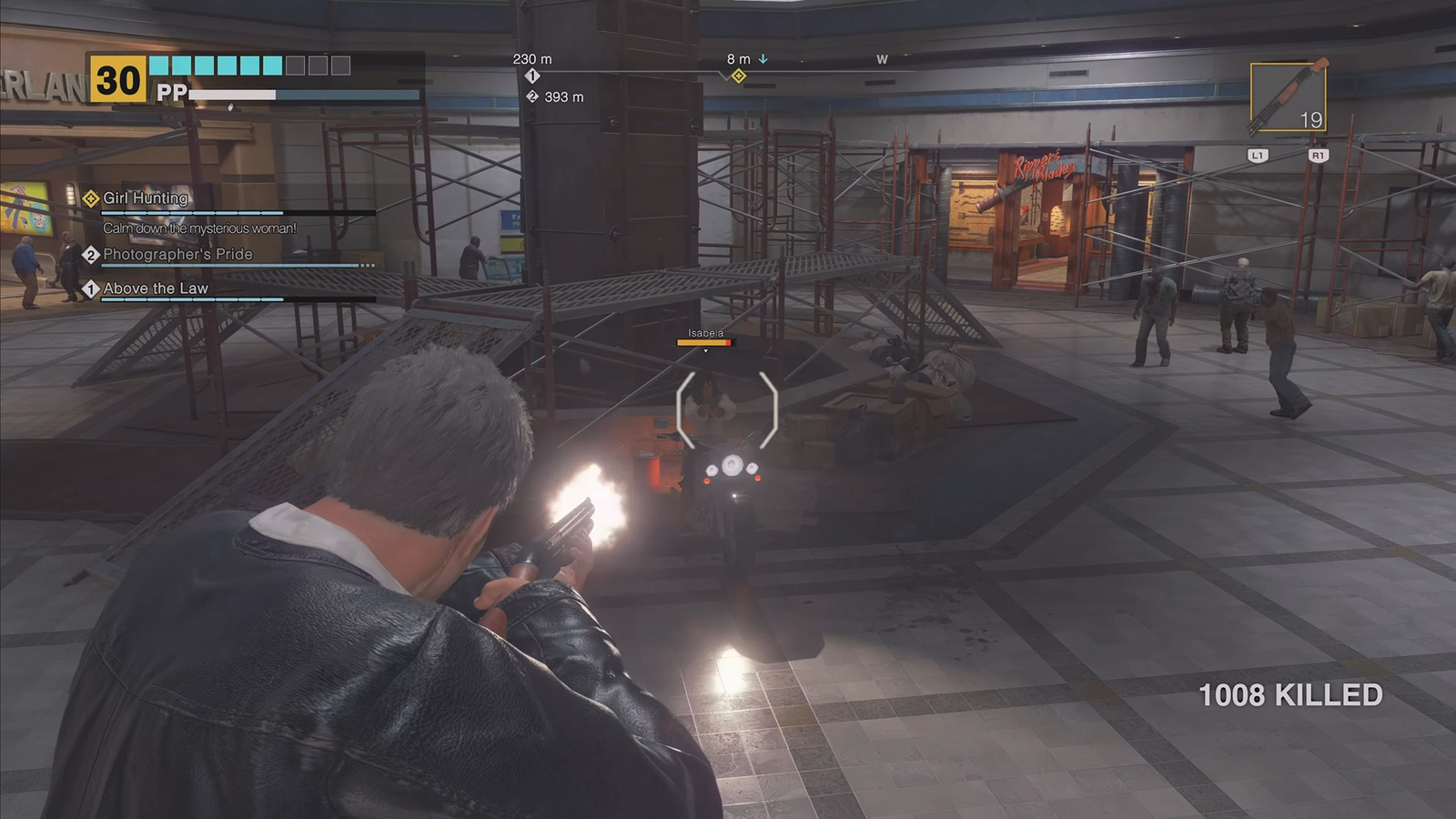Choose the Above the Law scoop
The image size is (1456, 819).
[156, 288]
